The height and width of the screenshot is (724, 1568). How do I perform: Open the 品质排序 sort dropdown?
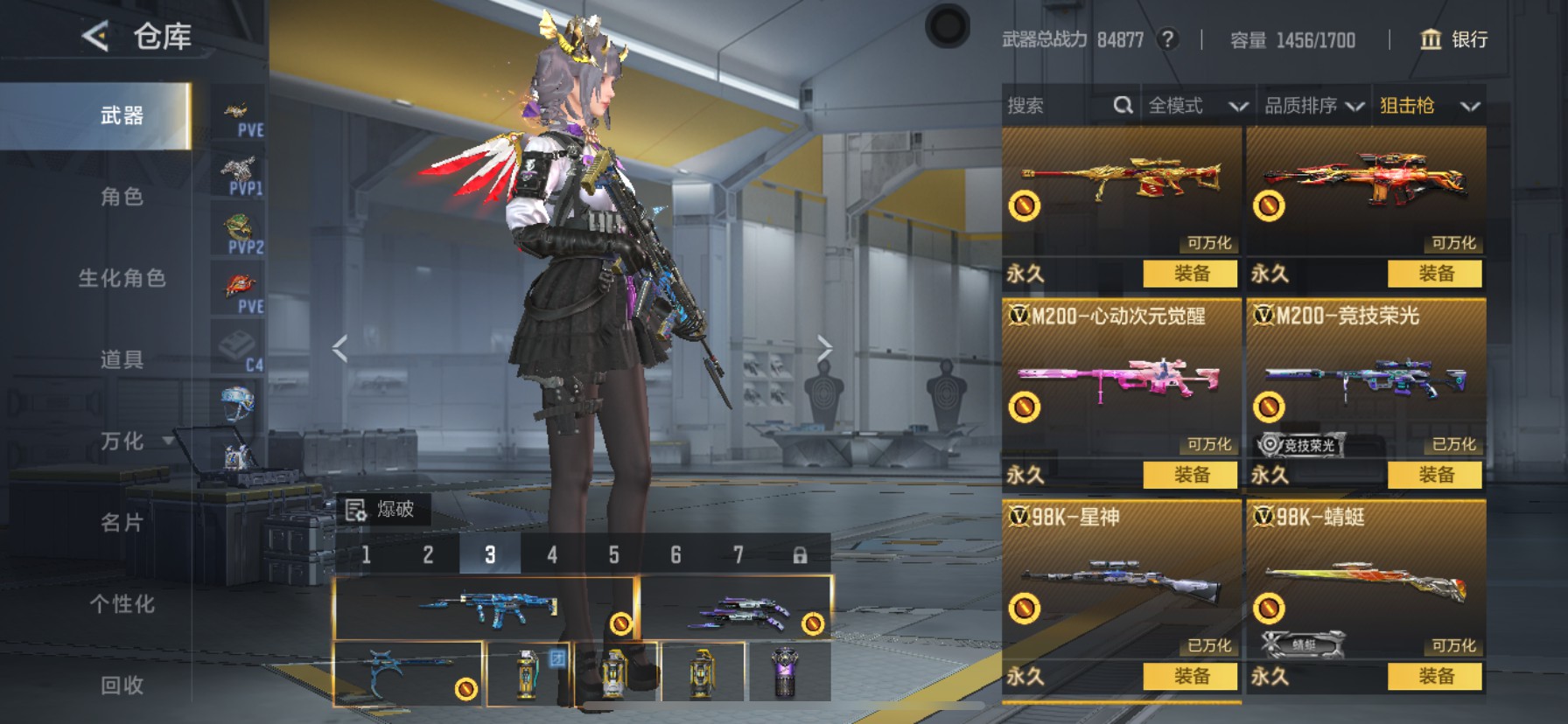click(1313, 106)
